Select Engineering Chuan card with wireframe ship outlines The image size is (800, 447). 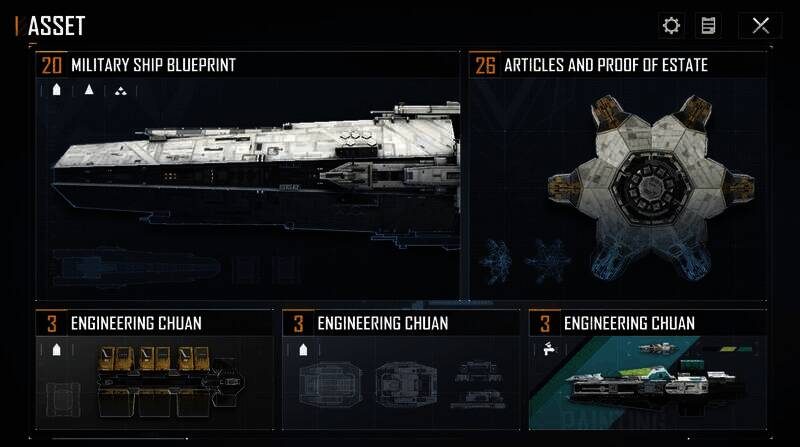pyautogui.click(x=400, y=372)
